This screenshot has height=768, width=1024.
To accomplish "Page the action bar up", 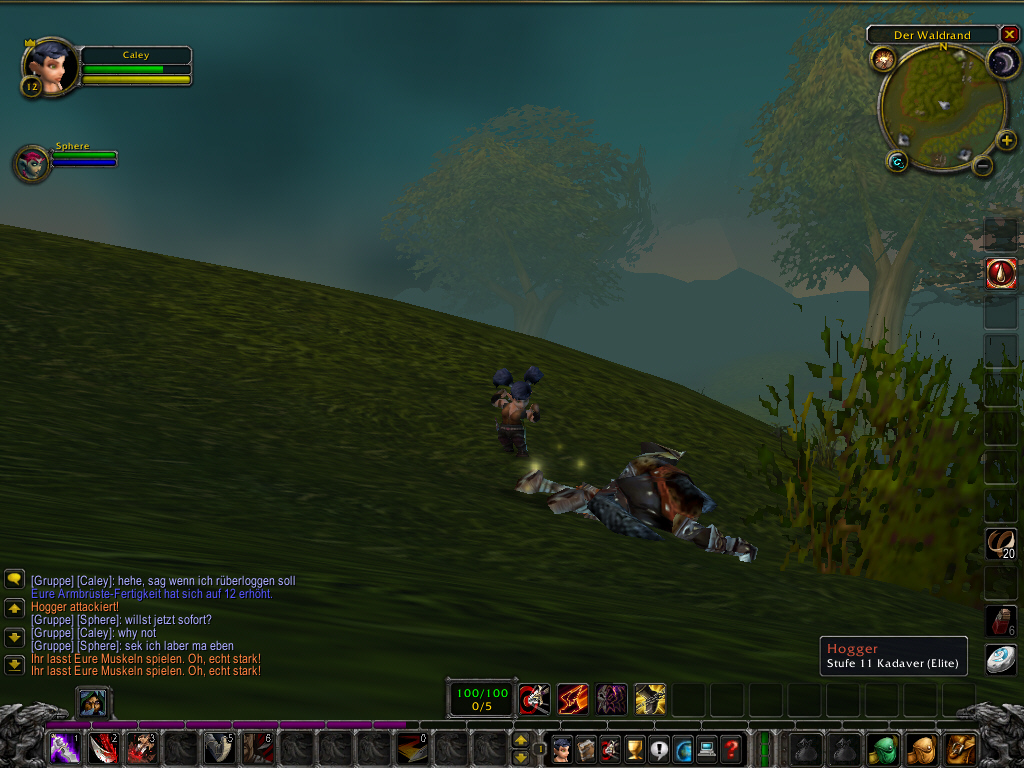I will point(520,740).
